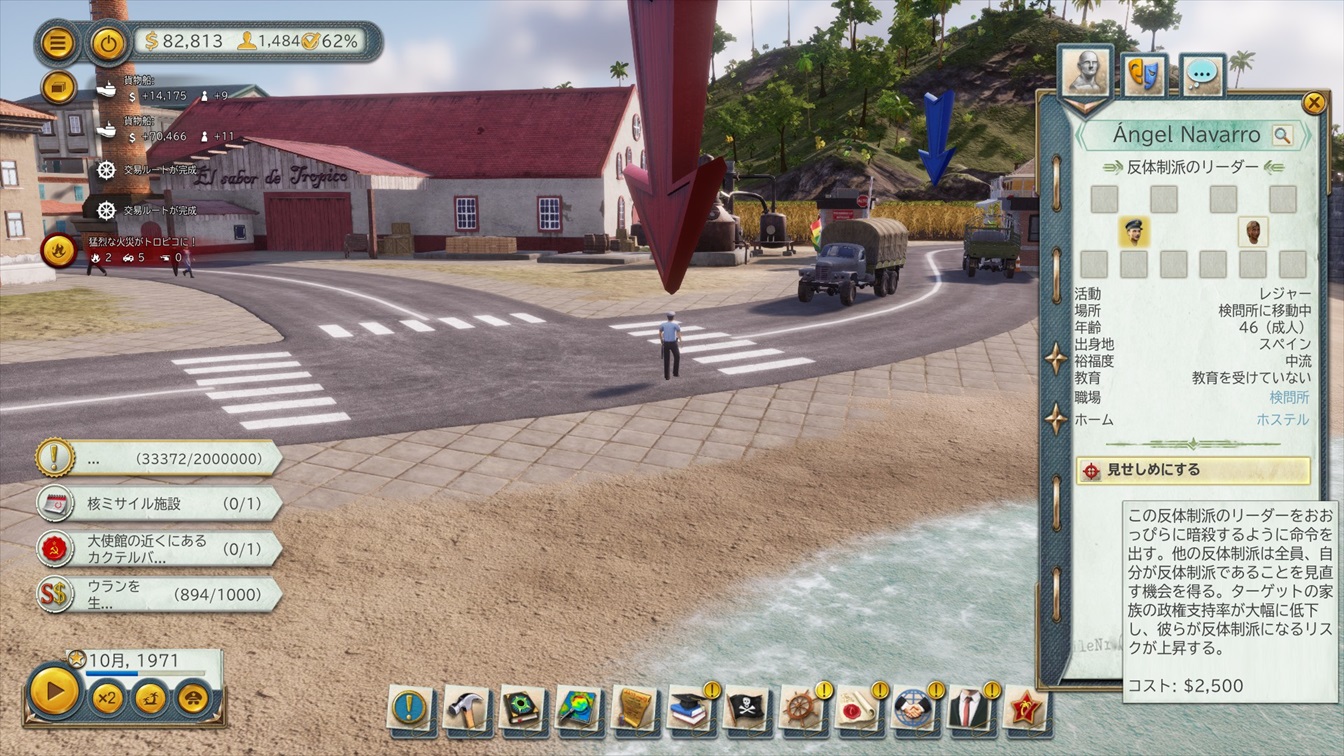Open the build menu hammer icon
The width and height of the screenshot is (1344, 756).
465,708
